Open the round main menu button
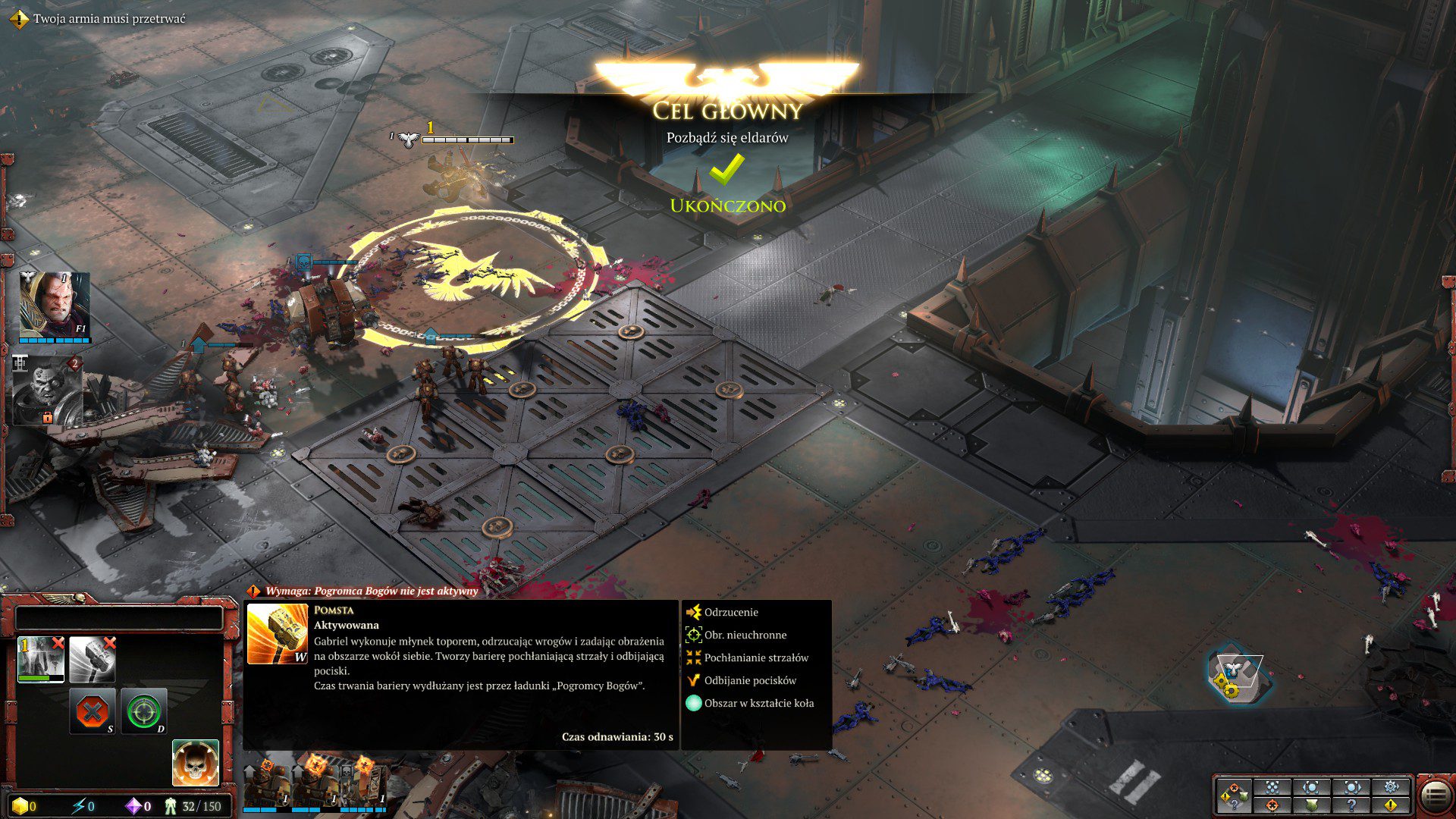 (x=1436, y=797)
